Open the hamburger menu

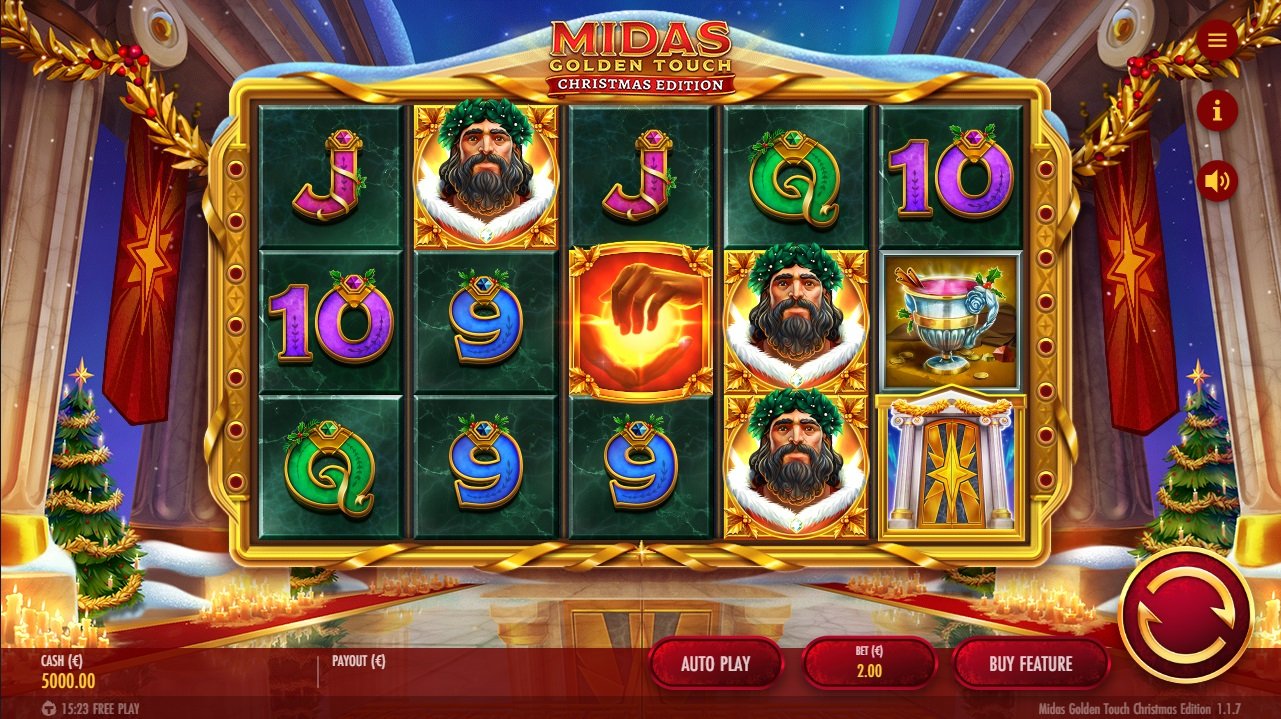point(1217,40)
